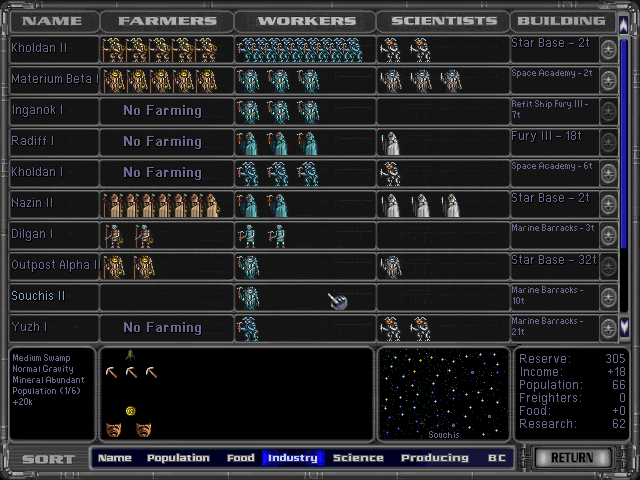This screenshot has width=640, height=480.
Task: Change Outpost Alpha I Star Base build
Action: (x=553, y=265)
